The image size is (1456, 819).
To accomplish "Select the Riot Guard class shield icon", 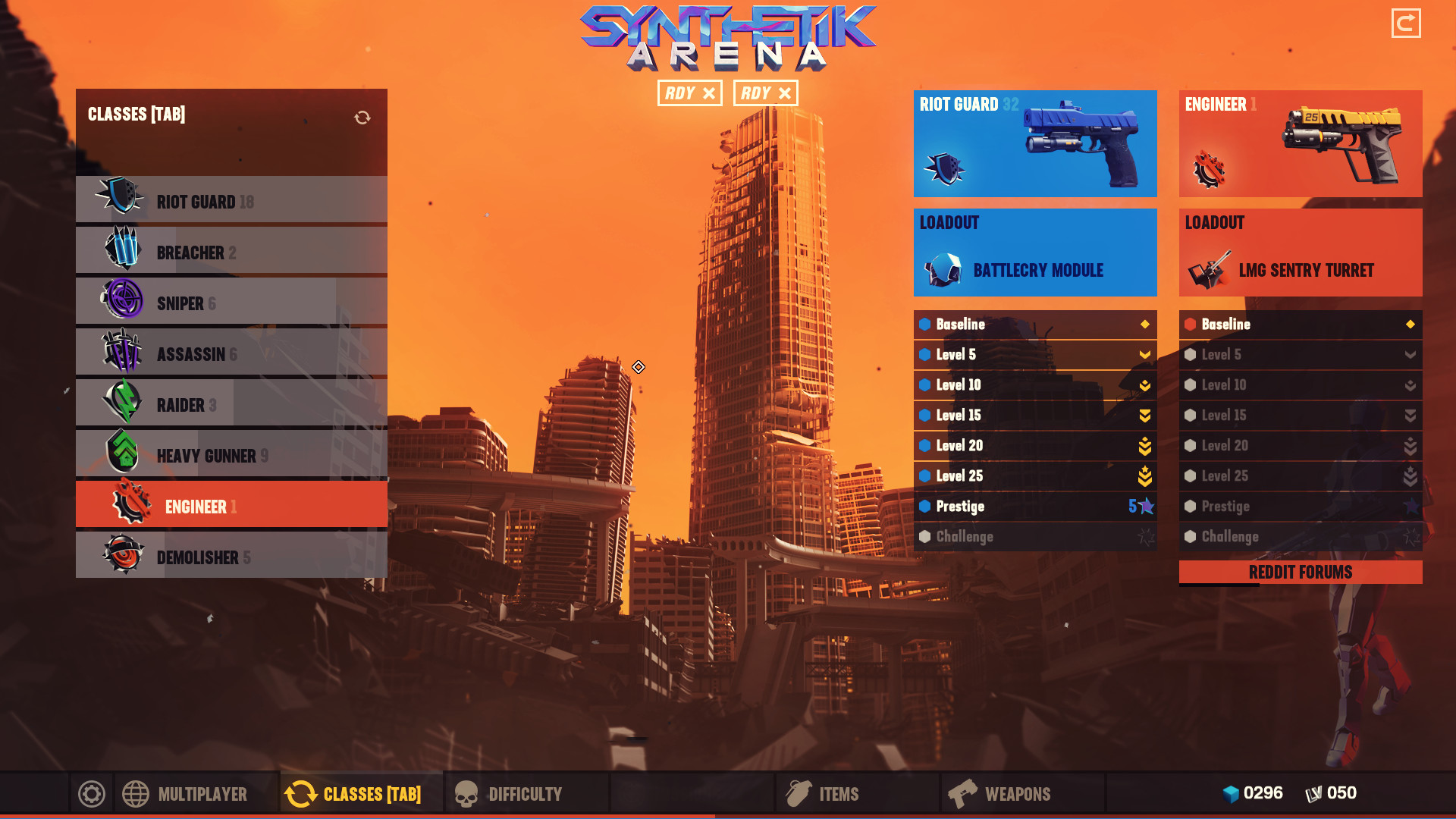I will [x=121, y=200].
